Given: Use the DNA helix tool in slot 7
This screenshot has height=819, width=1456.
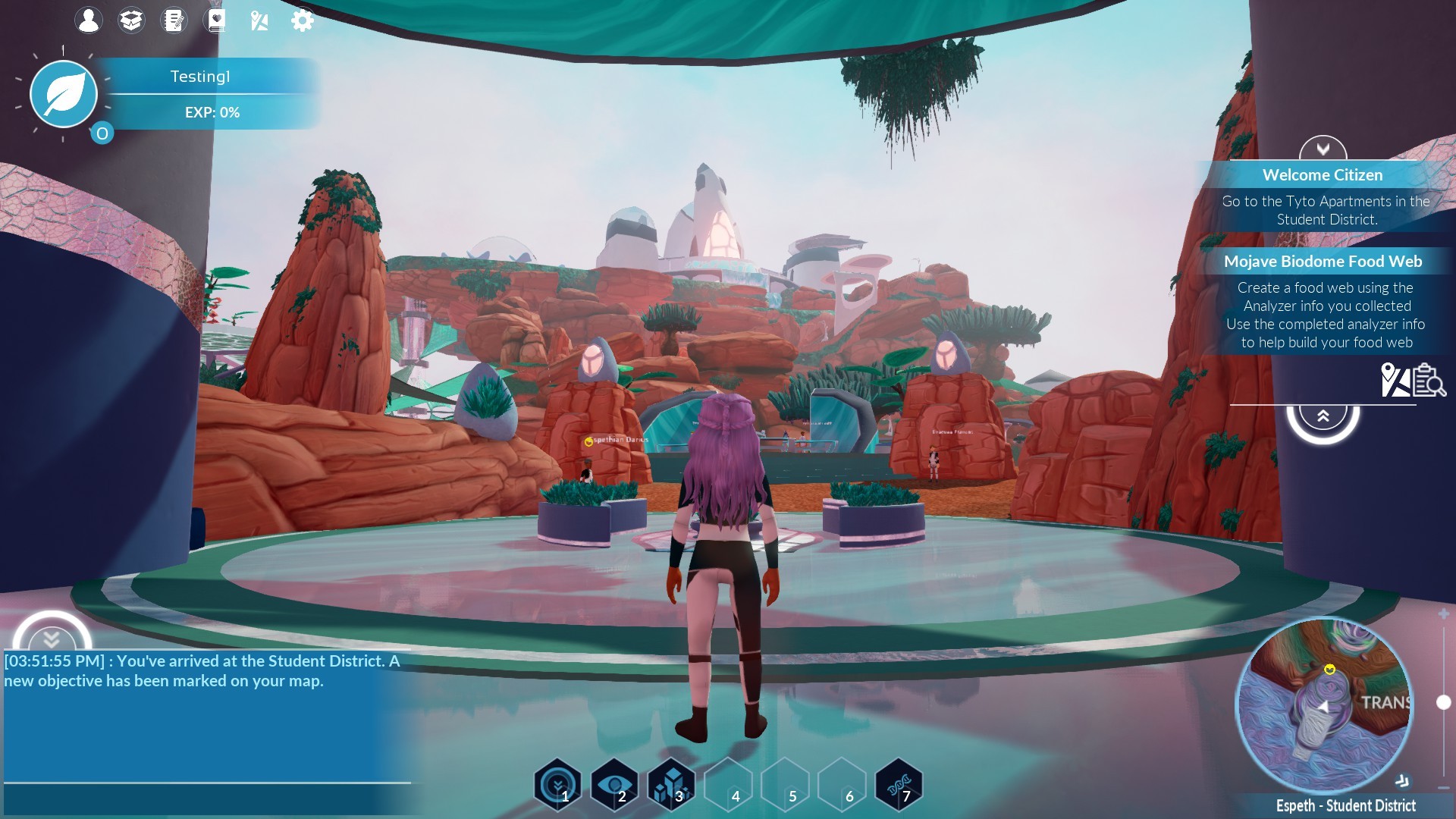Looking at the screenshot, I should click(x=899, y=785).
